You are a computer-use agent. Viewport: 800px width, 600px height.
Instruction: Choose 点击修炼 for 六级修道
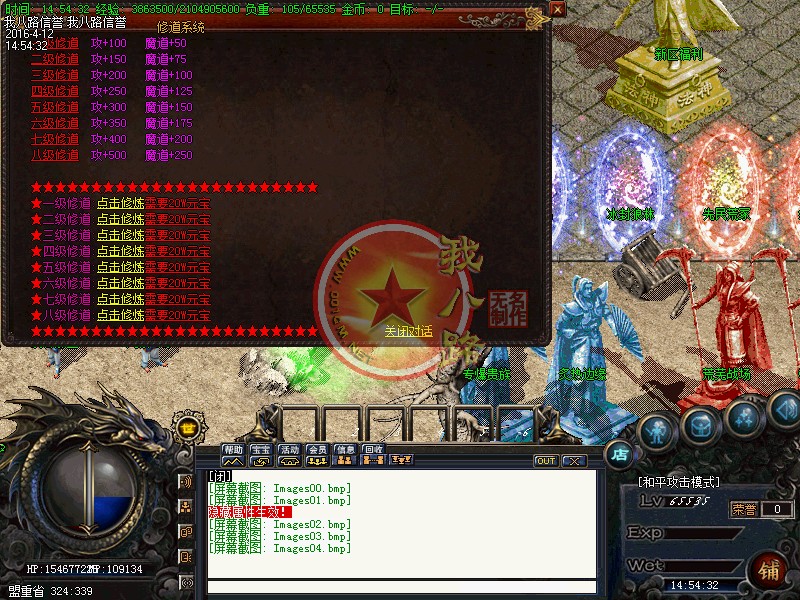(x=120, y=283)
